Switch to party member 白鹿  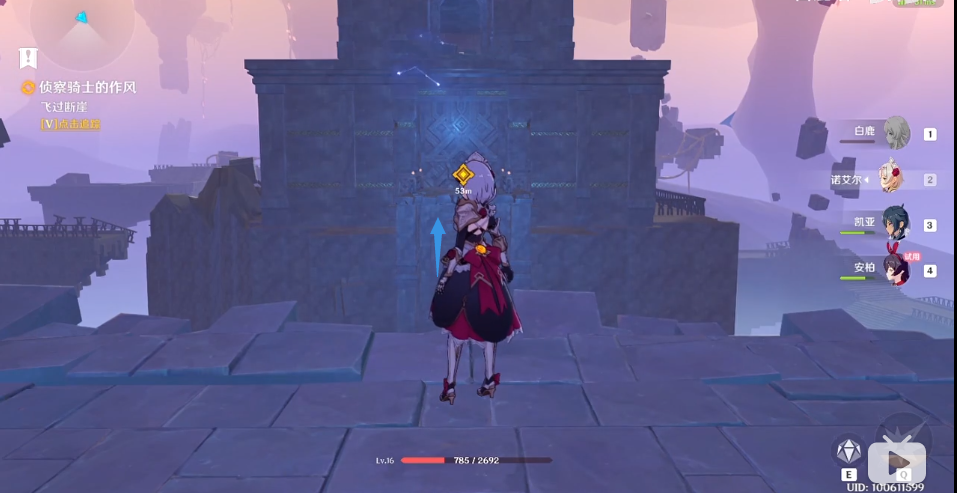click(x=893, y=133)
